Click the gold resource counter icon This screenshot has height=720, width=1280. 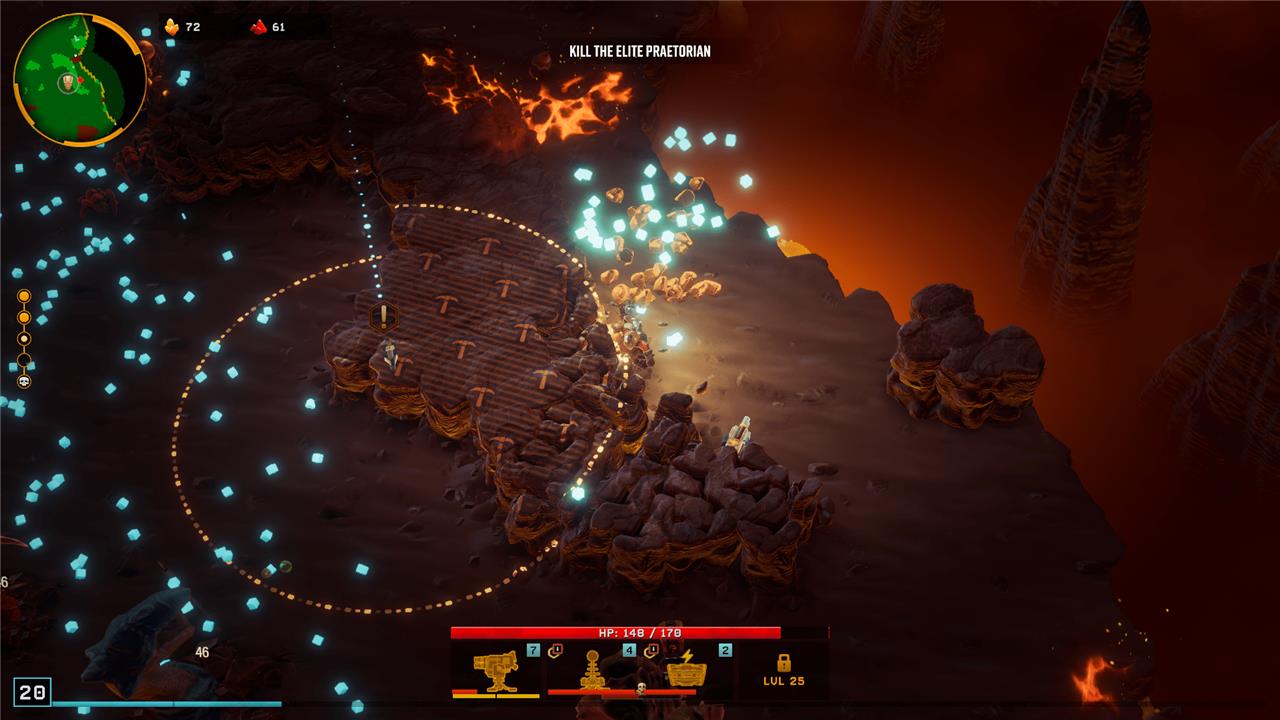point(171,27)
